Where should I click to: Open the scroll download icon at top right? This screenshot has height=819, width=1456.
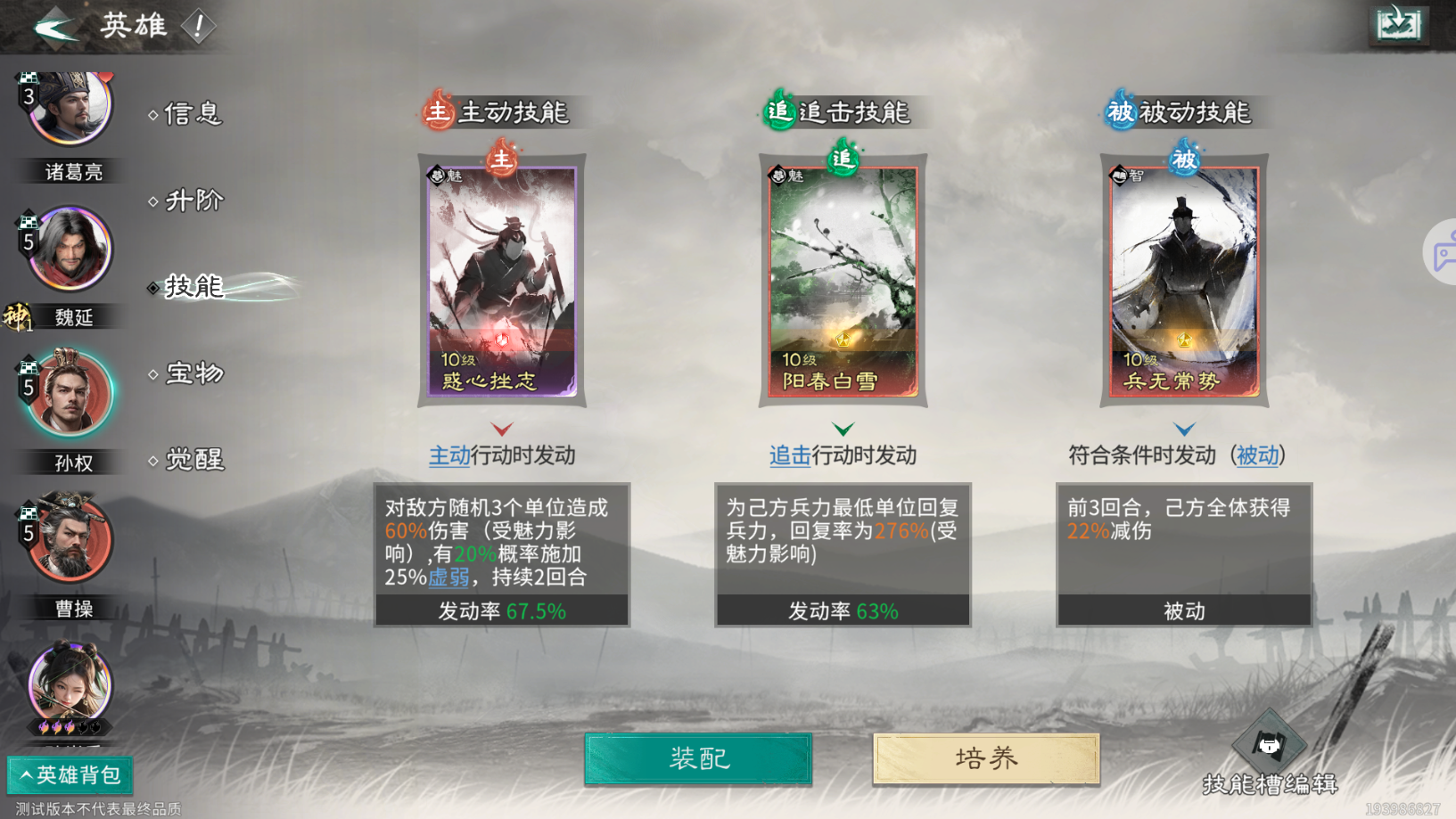click(1397, 25)
